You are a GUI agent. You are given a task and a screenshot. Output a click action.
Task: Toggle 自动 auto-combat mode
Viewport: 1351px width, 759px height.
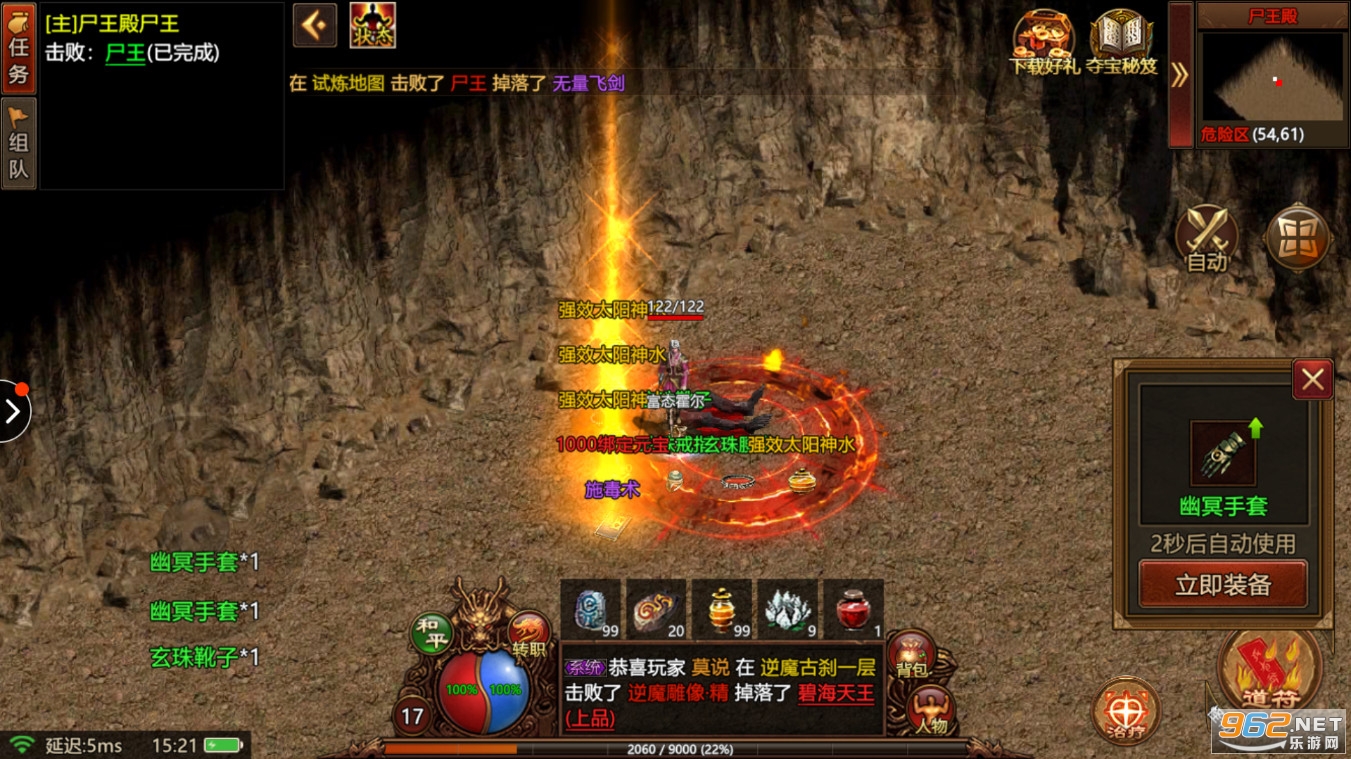point(1207,239)
